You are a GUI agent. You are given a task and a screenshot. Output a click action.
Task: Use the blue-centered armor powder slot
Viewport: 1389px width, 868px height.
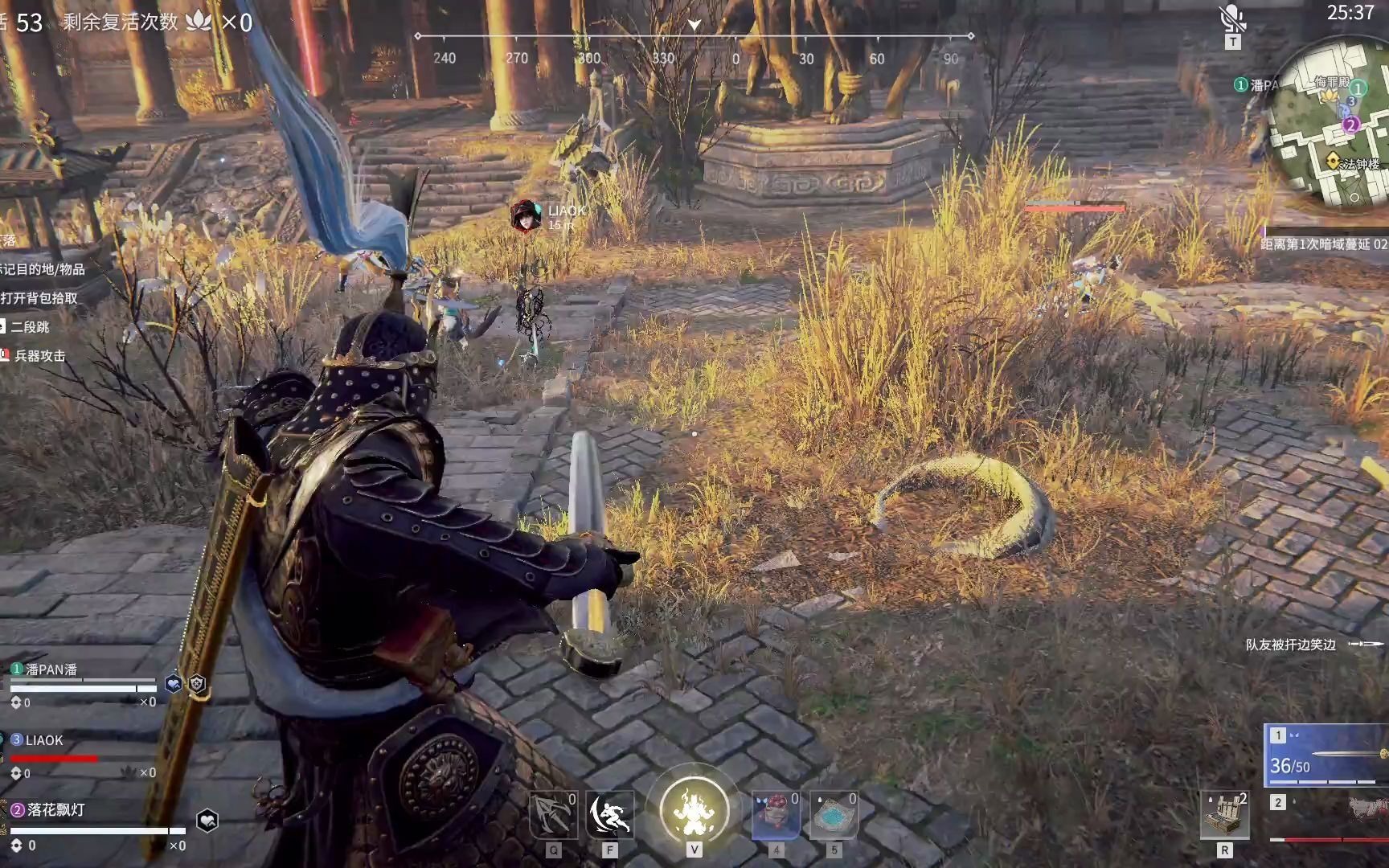(834, 815)
